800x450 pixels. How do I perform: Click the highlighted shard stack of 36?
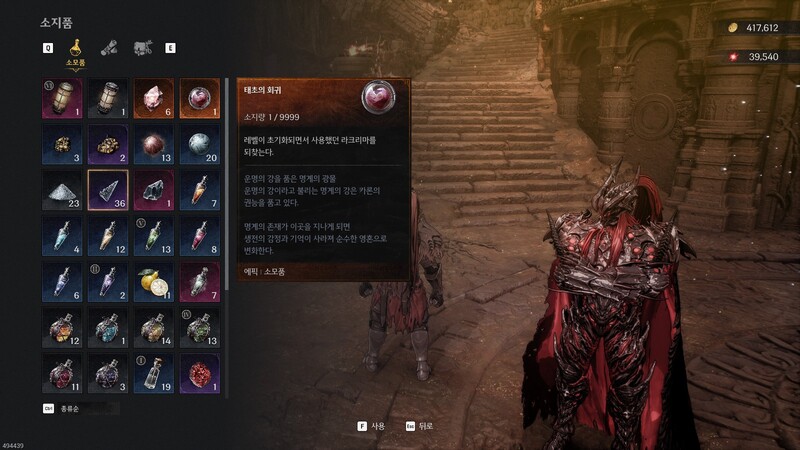click(107, 189)
